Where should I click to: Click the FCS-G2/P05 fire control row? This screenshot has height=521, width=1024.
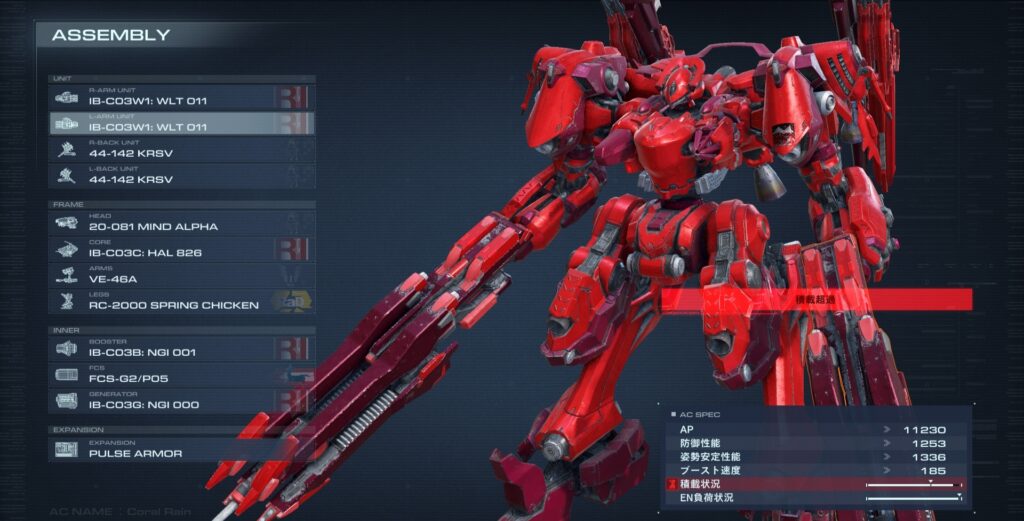pos(182,374)
